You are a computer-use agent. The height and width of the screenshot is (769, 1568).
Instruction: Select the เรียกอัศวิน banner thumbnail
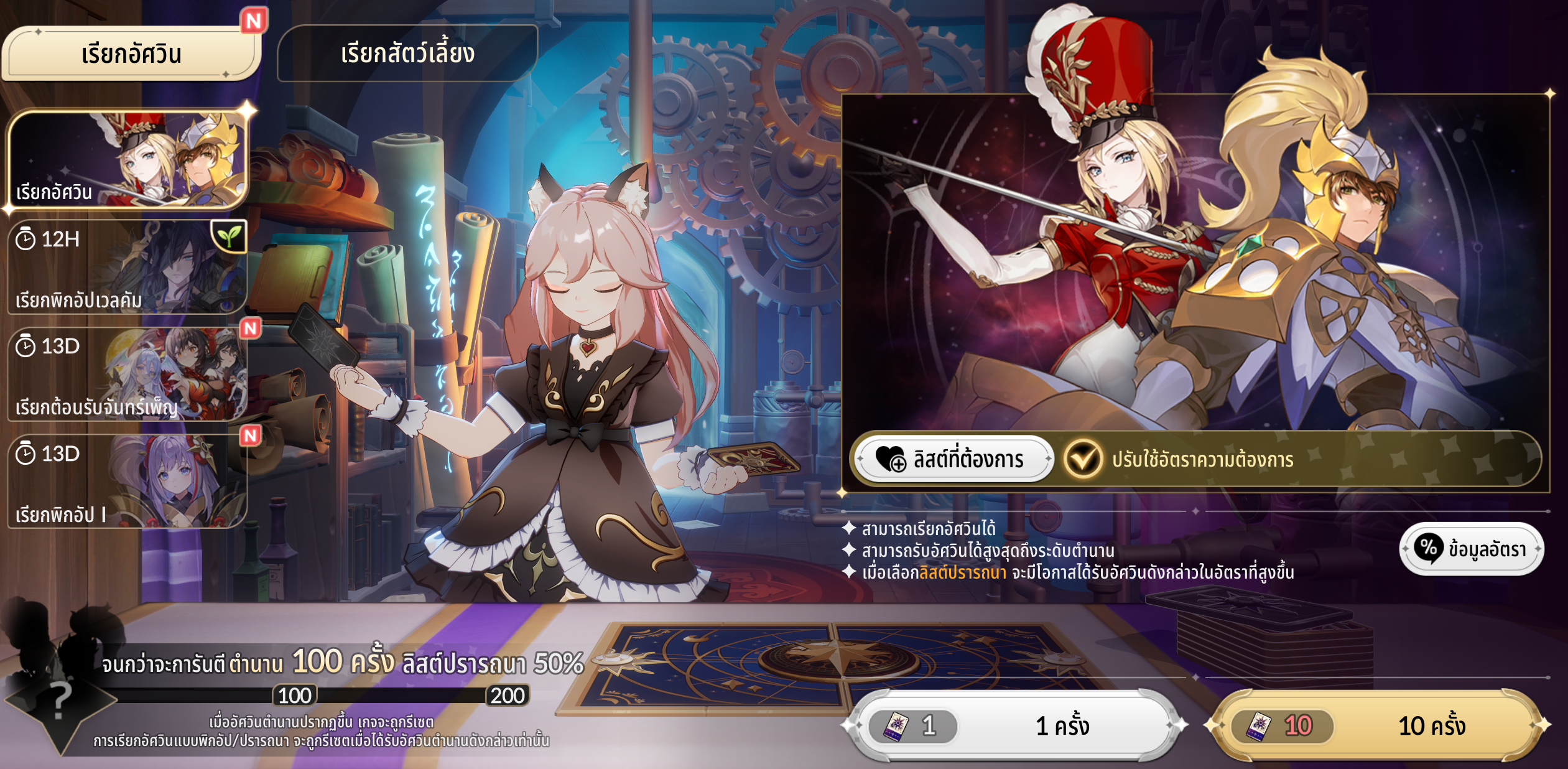click(128, 159)
